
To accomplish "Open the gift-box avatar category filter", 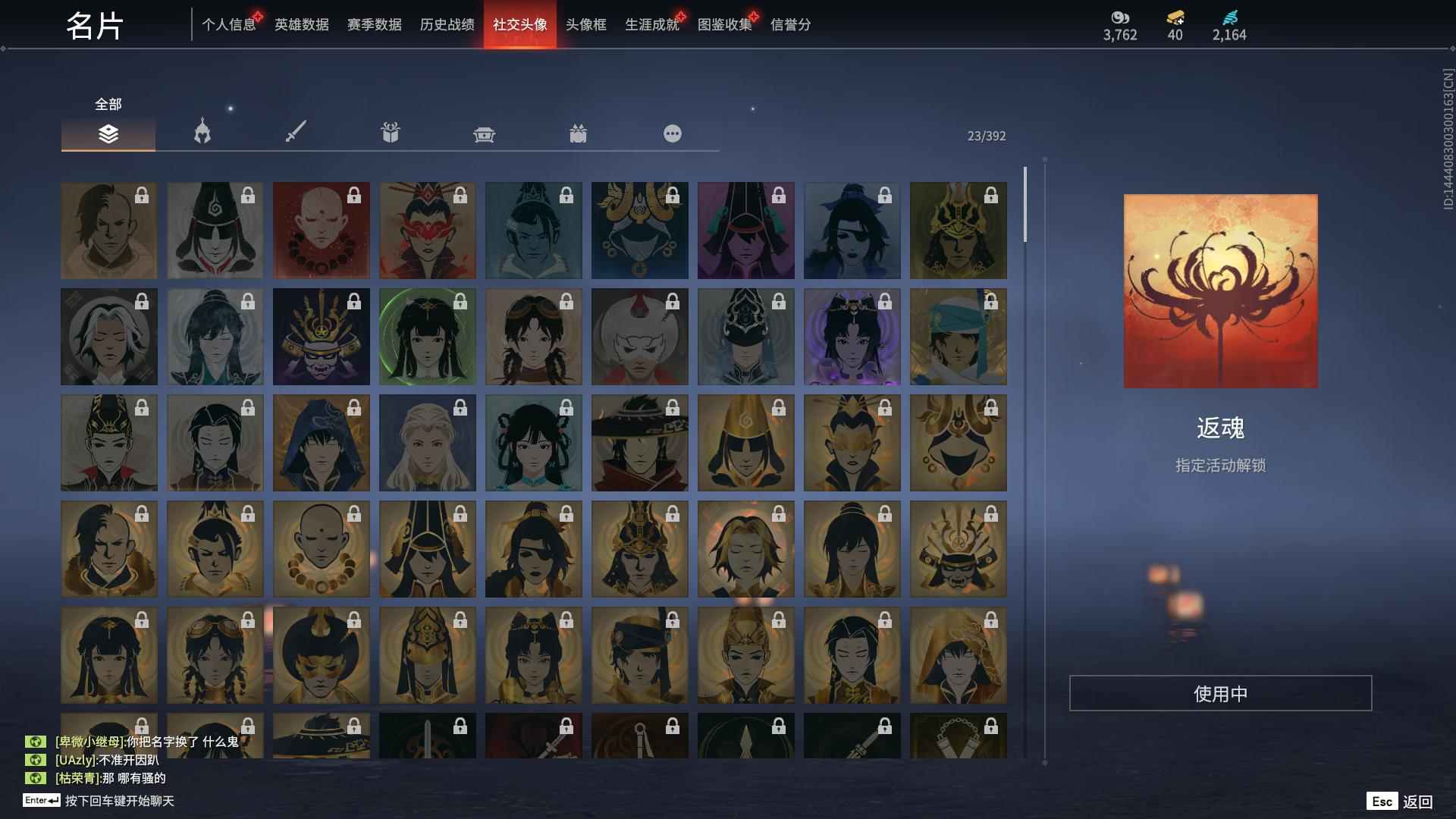I will 390,132.
